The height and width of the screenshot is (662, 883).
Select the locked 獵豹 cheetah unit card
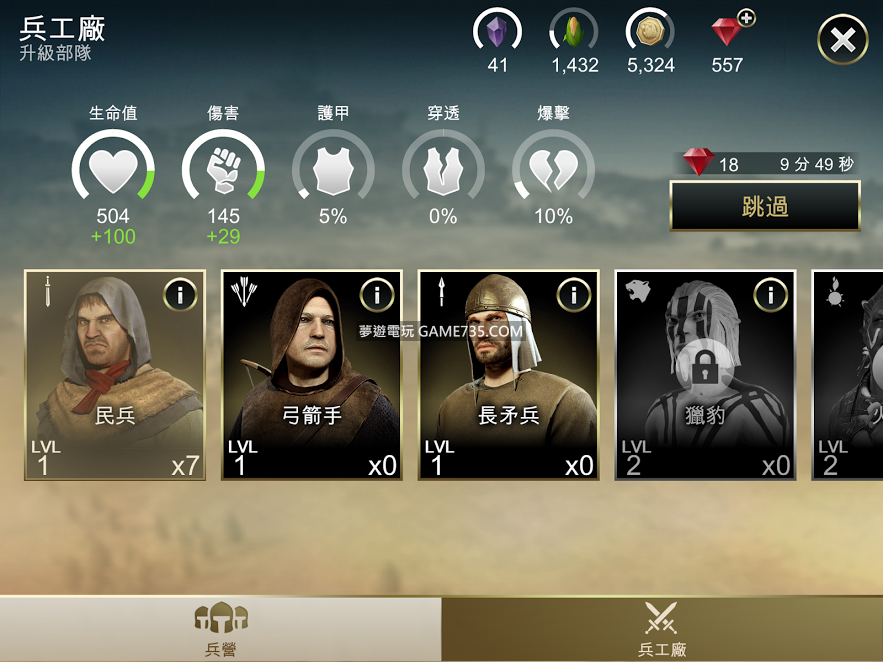[x=705, y=375]
